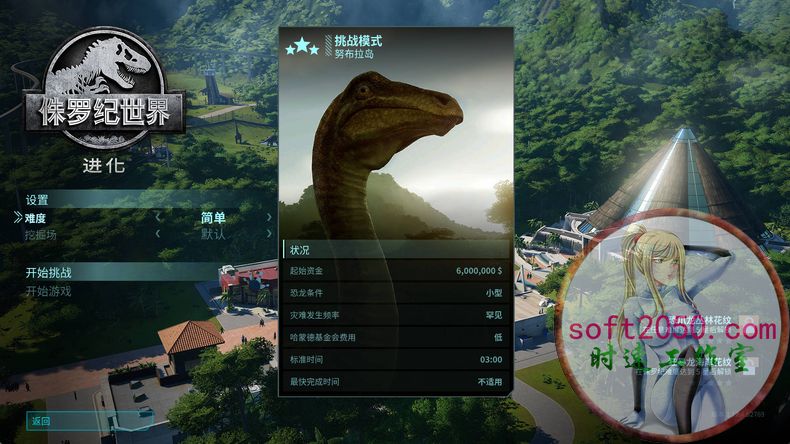Click the right arrow beside 简单 difficulty
Image resolution: width=790 pixels, height=444 pixels.
tap(269, 217)
